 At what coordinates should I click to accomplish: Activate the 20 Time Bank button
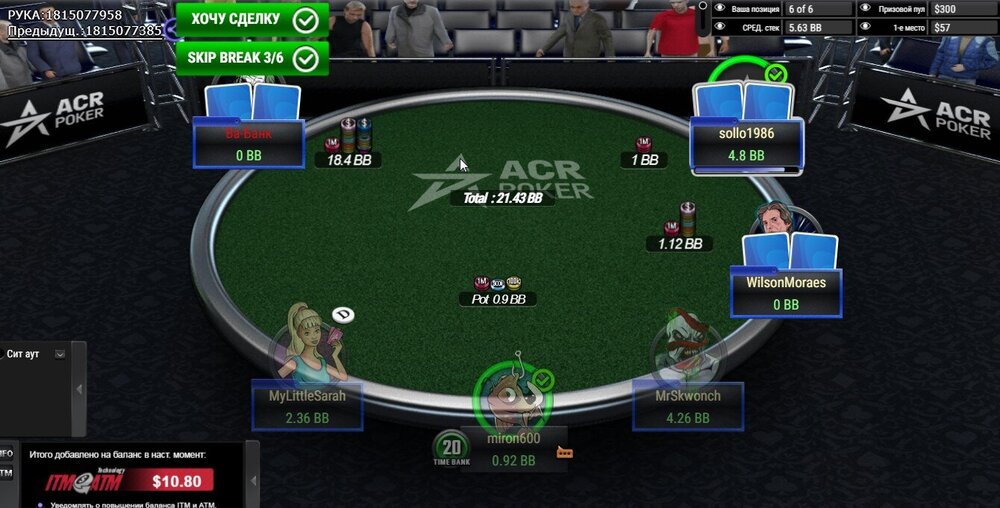pyautogui.click(x=451, y=451)
